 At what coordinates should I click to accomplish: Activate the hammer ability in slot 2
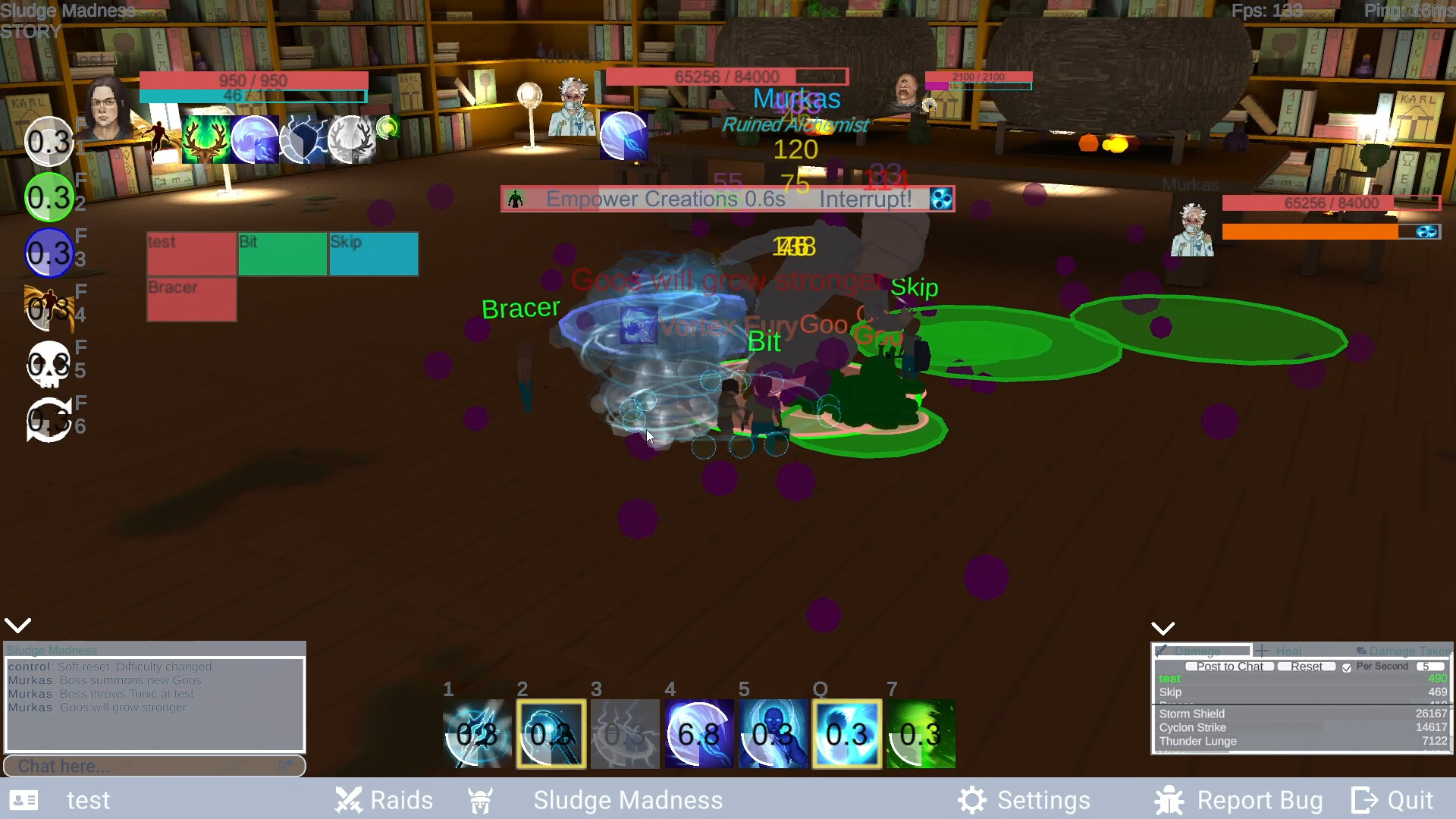point(551,733)
